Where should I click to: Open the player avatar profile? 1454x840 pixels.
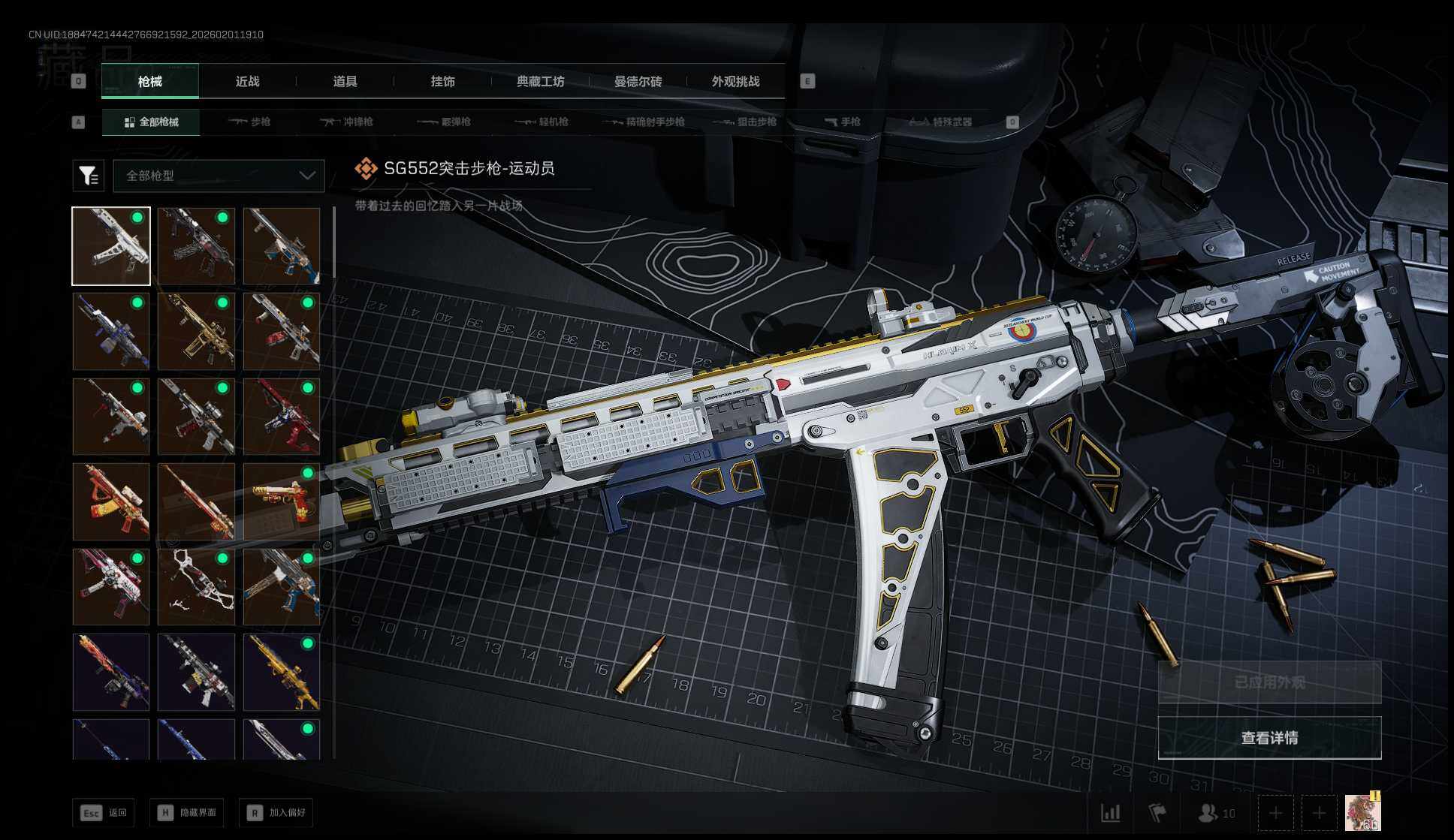pos(1362,813)
